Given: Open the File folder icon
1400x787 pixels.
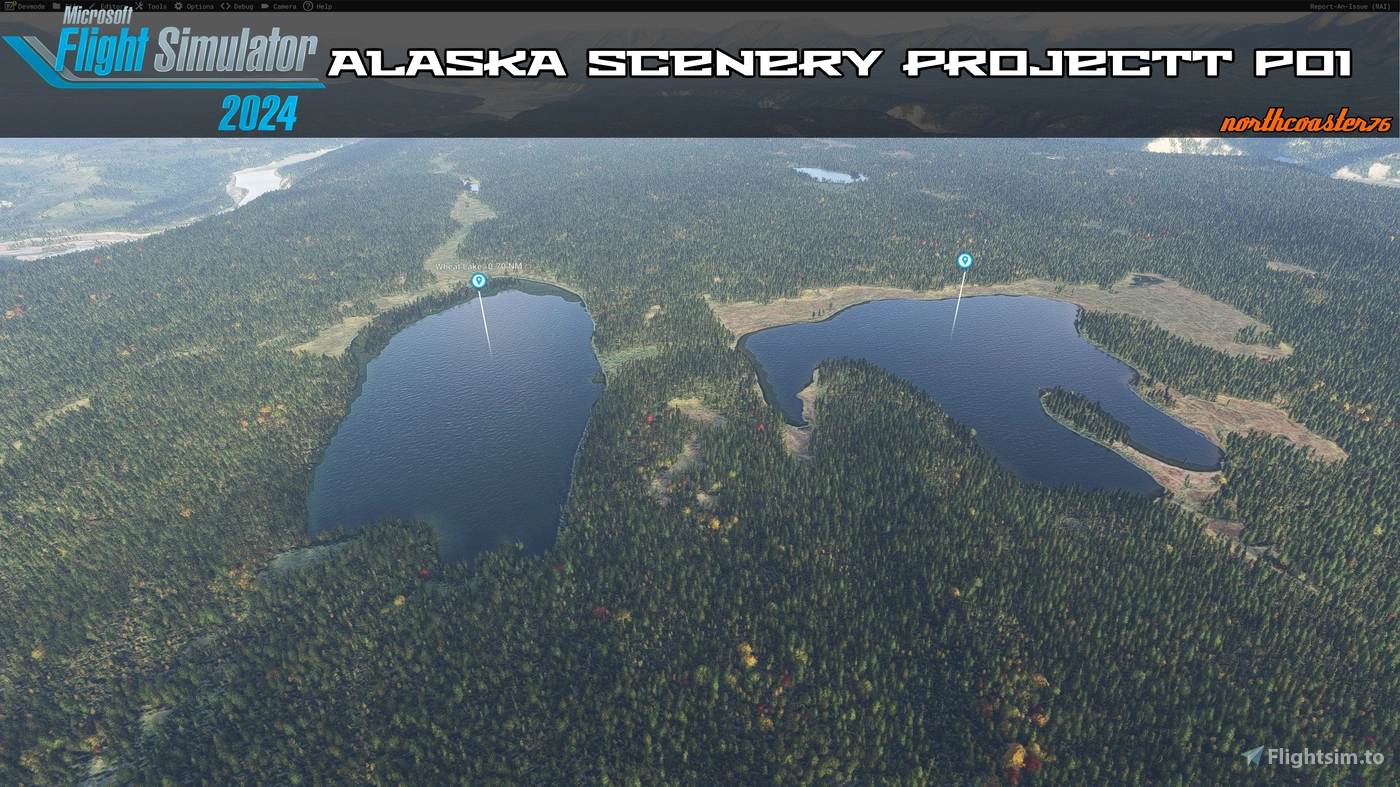Looking at the screenshot, I should click(x=56, y=6).
